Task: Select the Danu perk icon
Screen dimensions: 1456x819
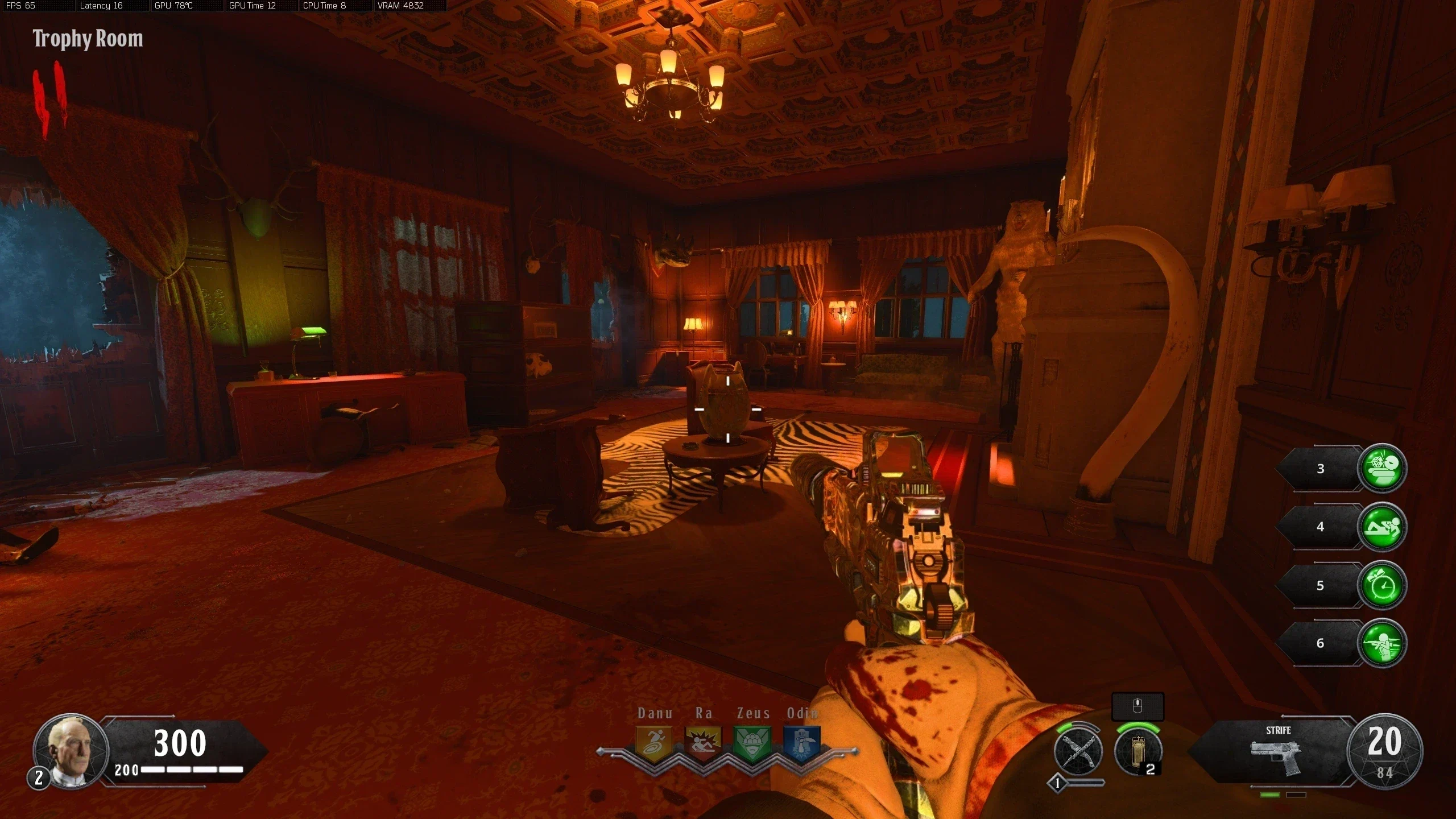Action: [653, 742]
